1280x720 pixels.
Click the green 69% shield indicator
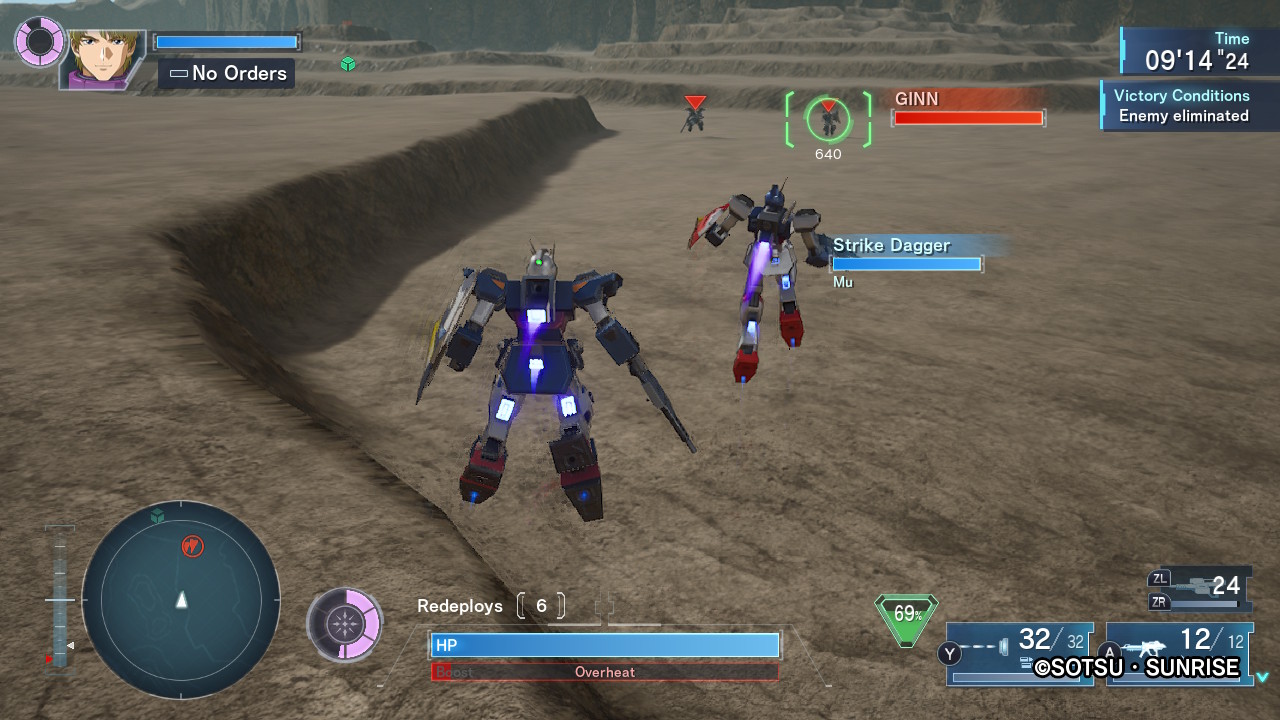[x=907, y=616]
